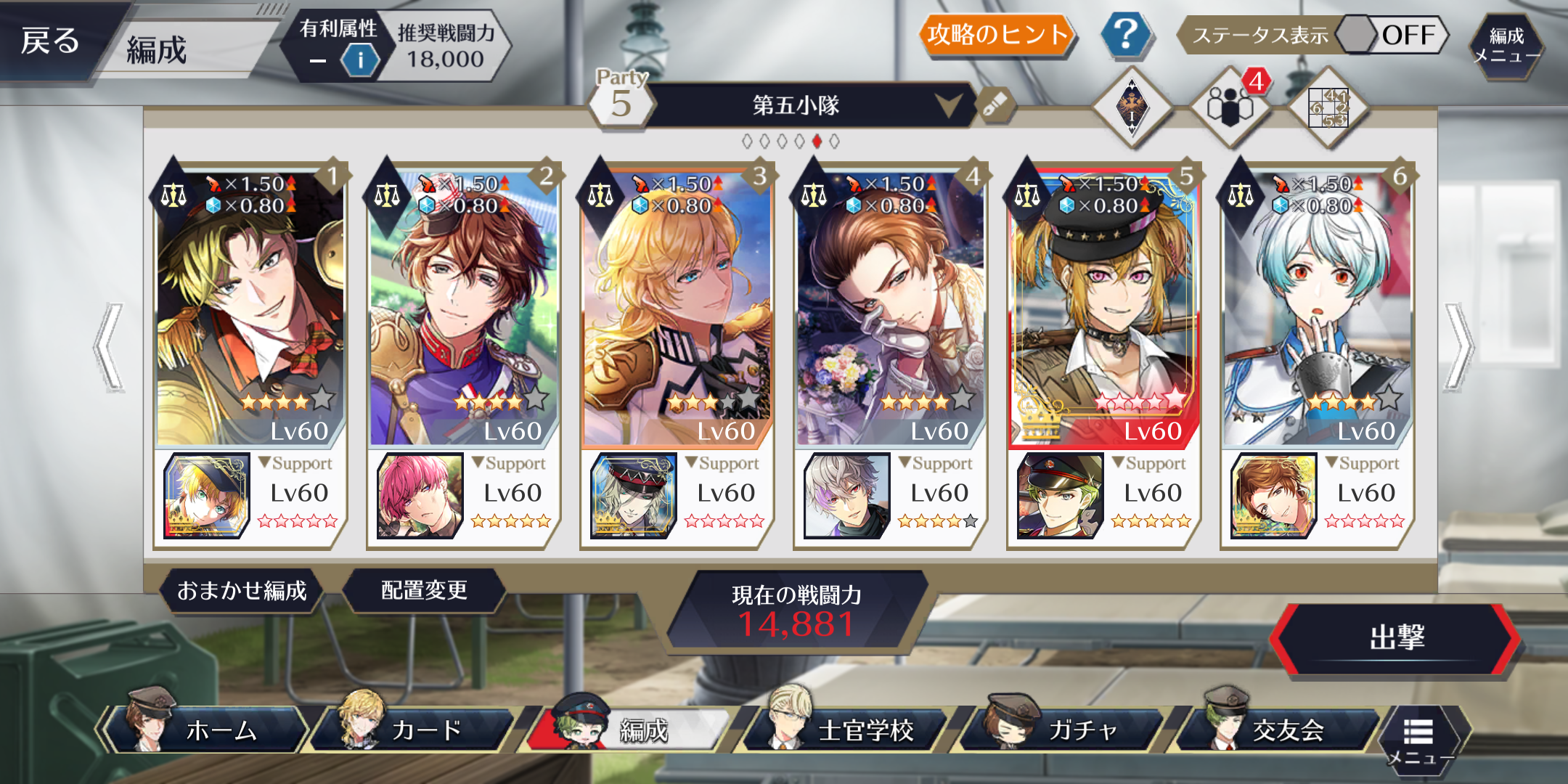
Task: Edit the party name with the pencil icon
Action: click(x=995, y=106)
